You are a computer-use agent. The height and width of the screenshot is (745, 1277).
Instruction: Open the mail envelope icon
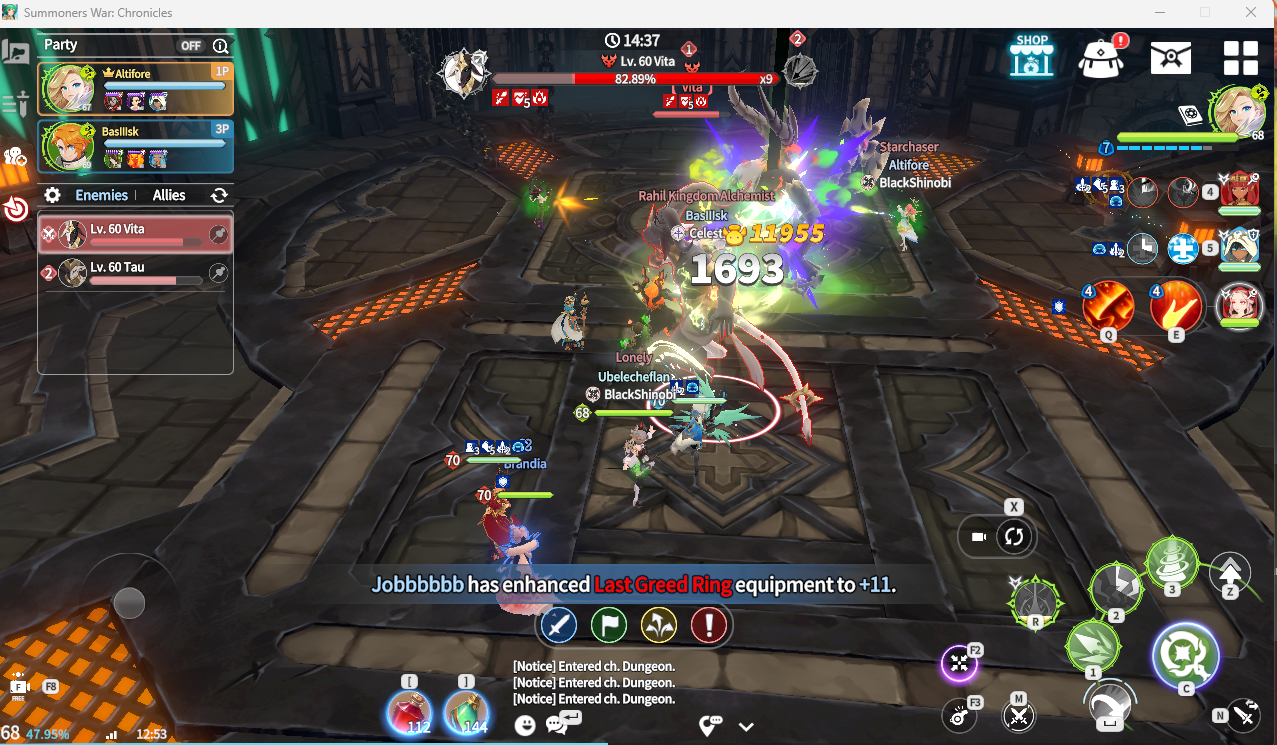point(1170,57)
